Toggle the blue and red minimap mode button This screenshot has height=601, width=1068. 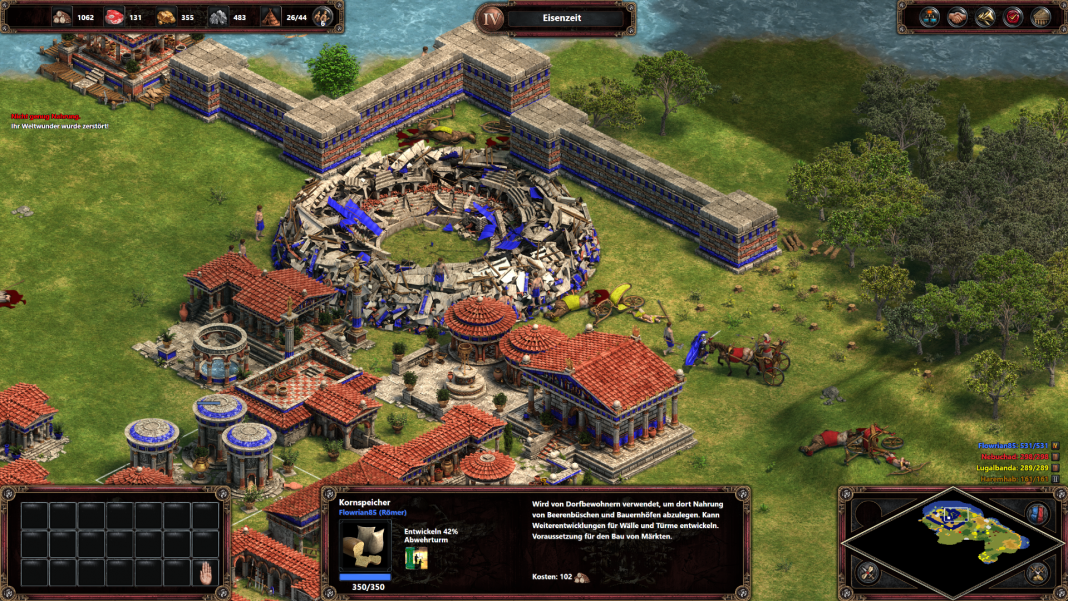pos(1037,513)
